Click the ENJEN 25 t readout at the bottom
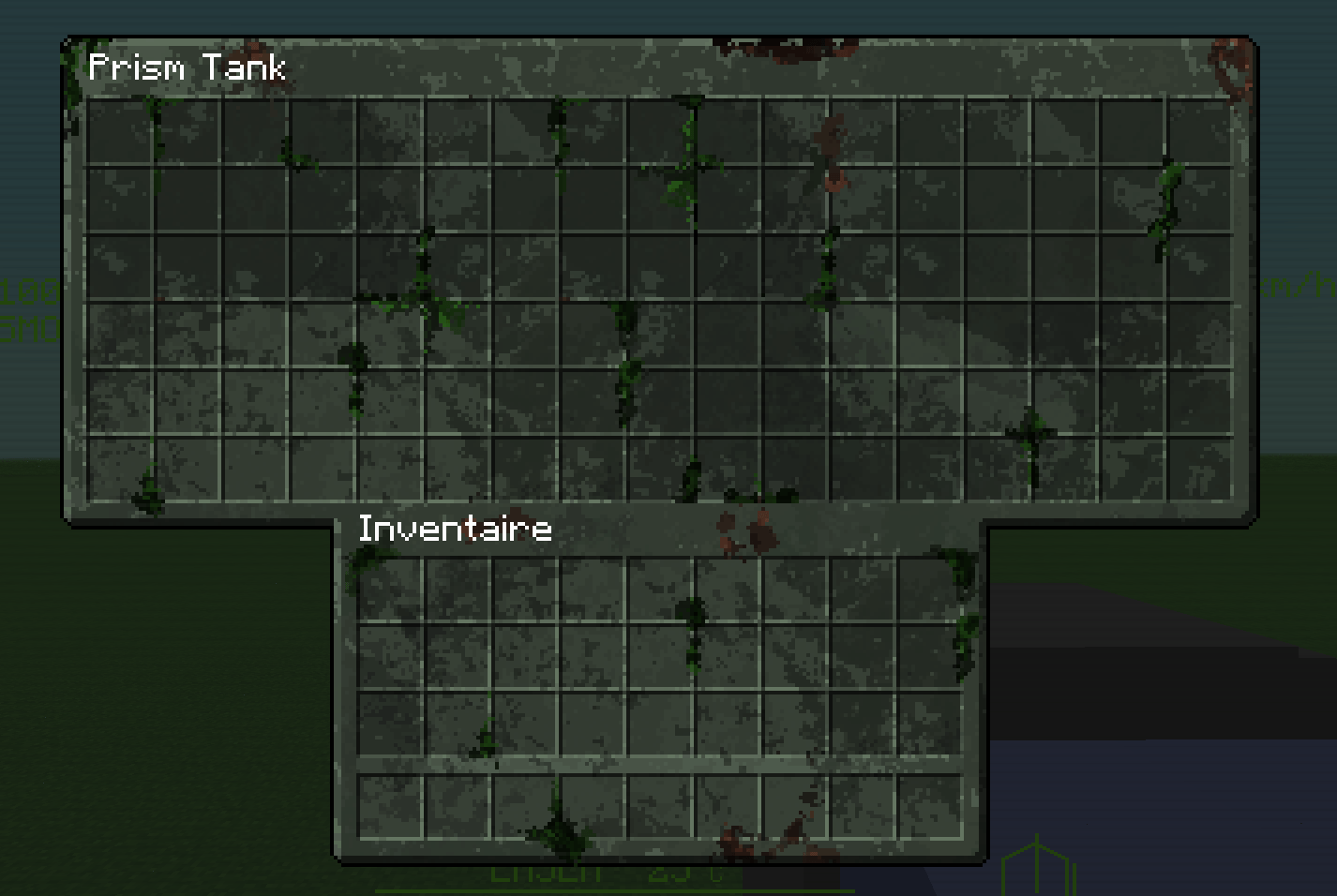The width and height of the screenshot is (1337, 896). click(600, 872)
